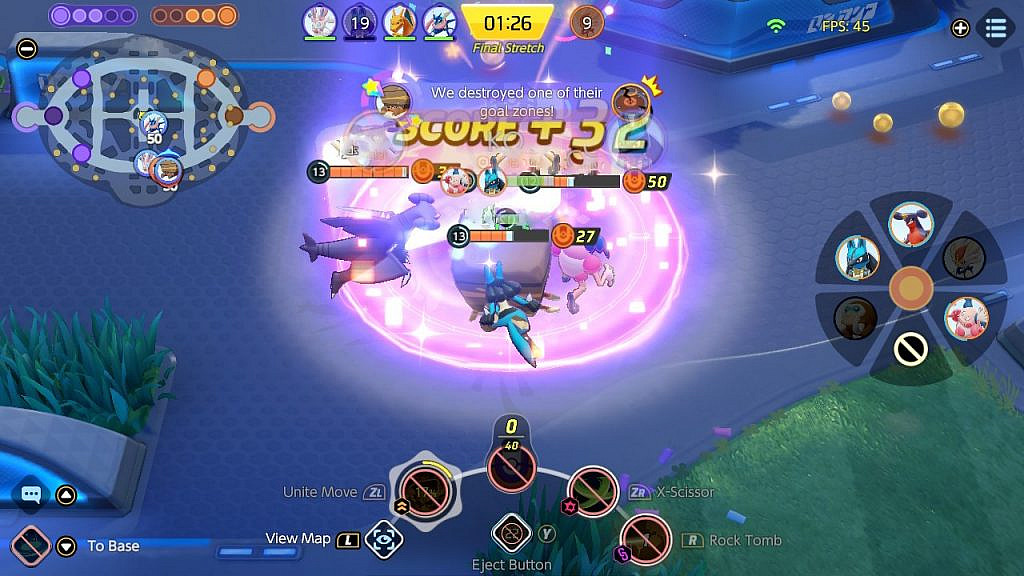Click the orange center button of the wheel
The image size is (1024, 576).
click(910, 288)
